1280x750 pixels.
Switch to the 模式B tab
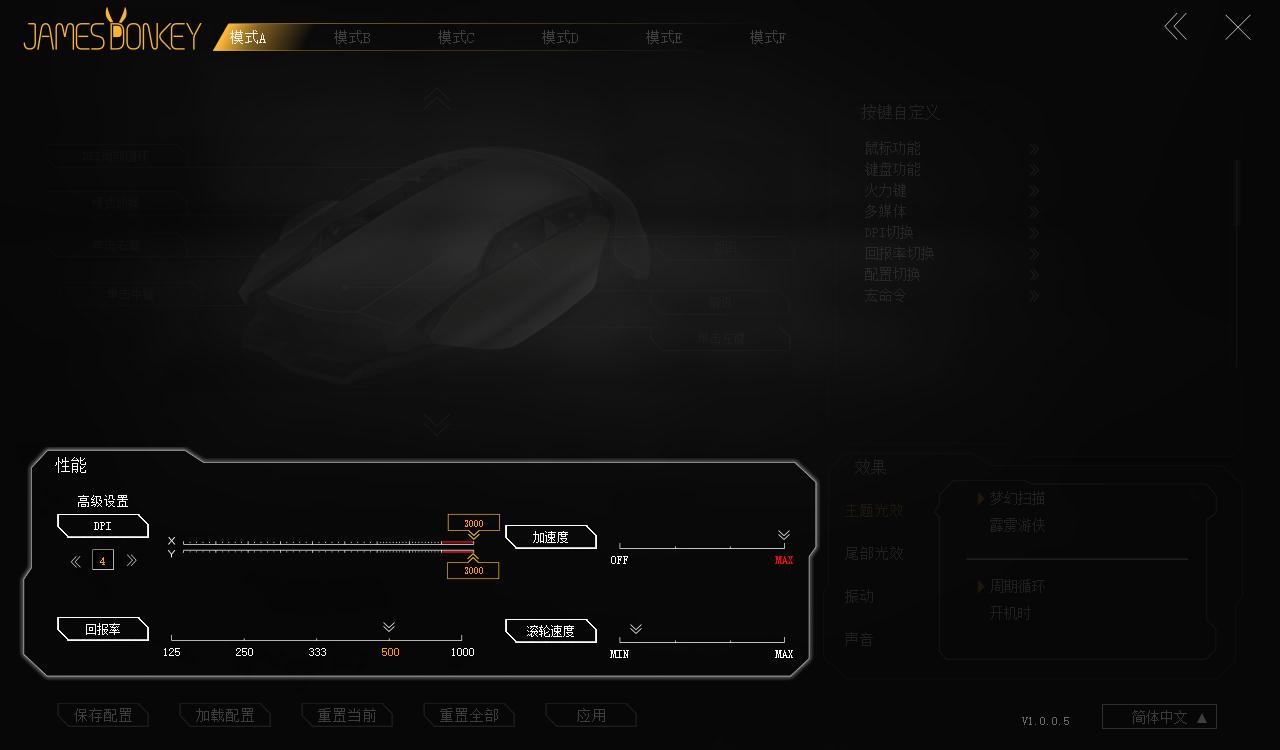coord(352,36)
